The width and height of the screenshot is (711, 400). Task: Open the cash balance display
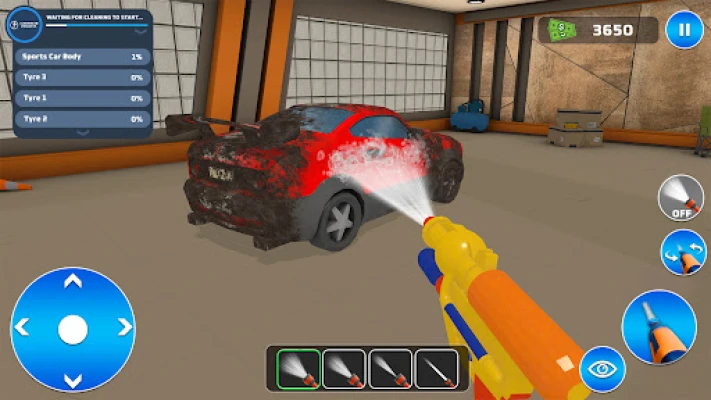pos(598,30)
